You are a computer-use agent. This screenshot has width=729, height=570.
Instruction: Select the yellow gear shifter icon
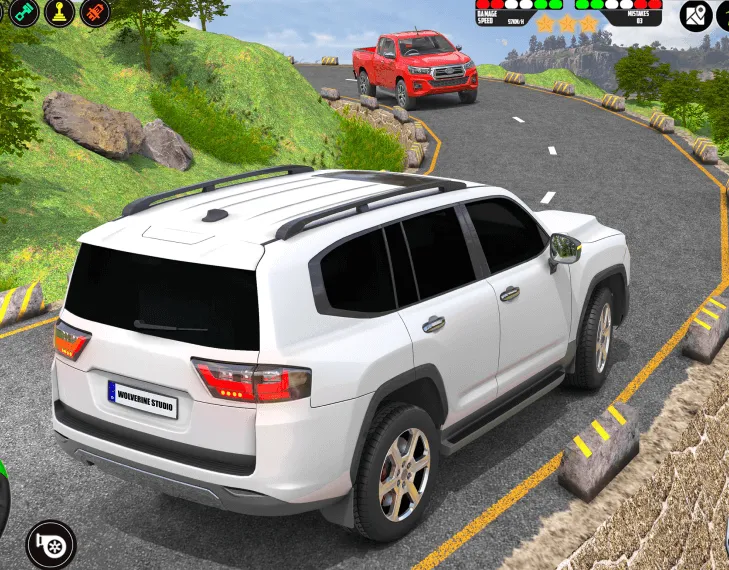coord(60,12)
